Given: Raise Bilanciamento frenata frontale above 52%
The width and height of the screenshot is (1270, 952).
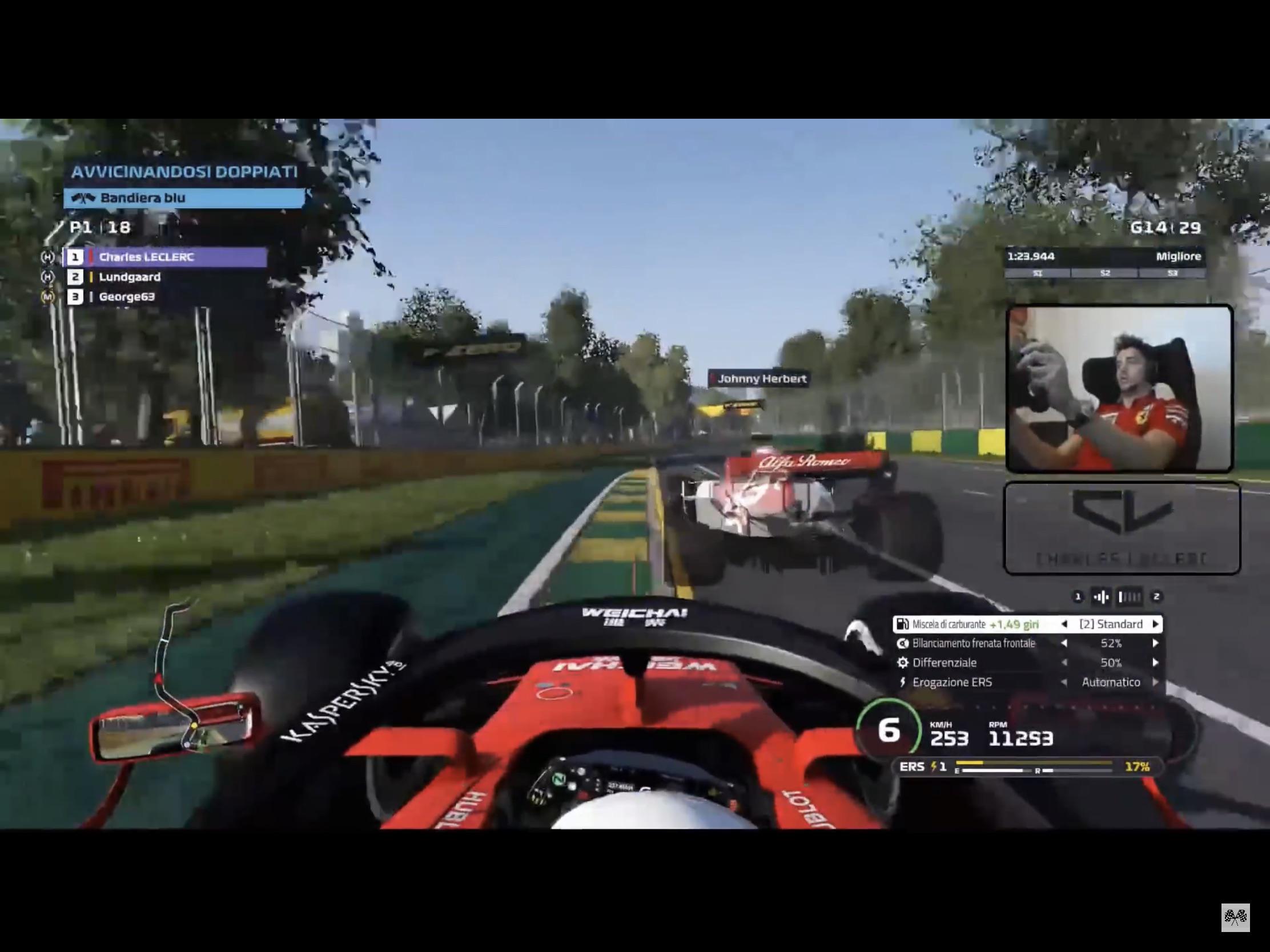Looking at the screenshot, I should click(1156, 643).
